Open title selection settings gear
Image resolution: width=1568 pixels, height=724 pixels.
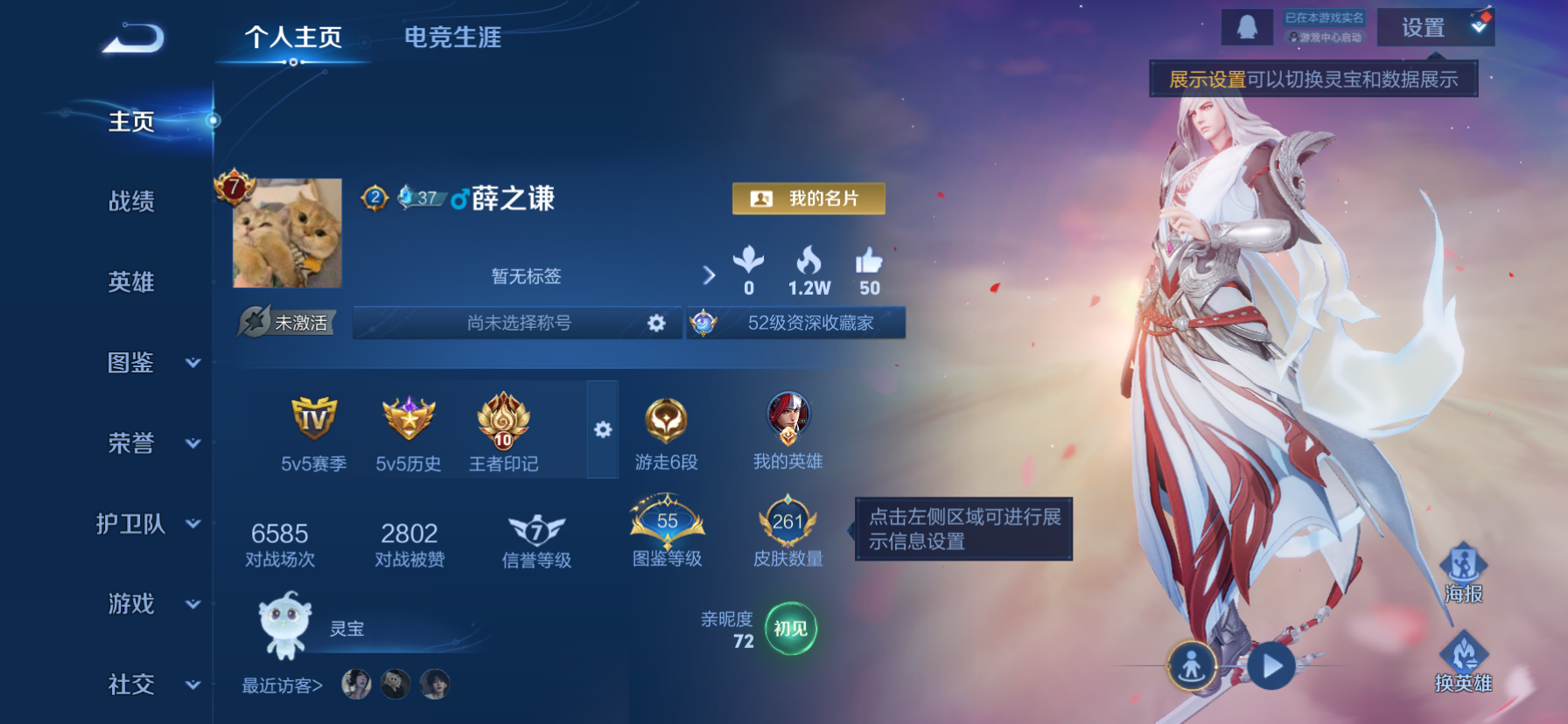tap(654, 323)
